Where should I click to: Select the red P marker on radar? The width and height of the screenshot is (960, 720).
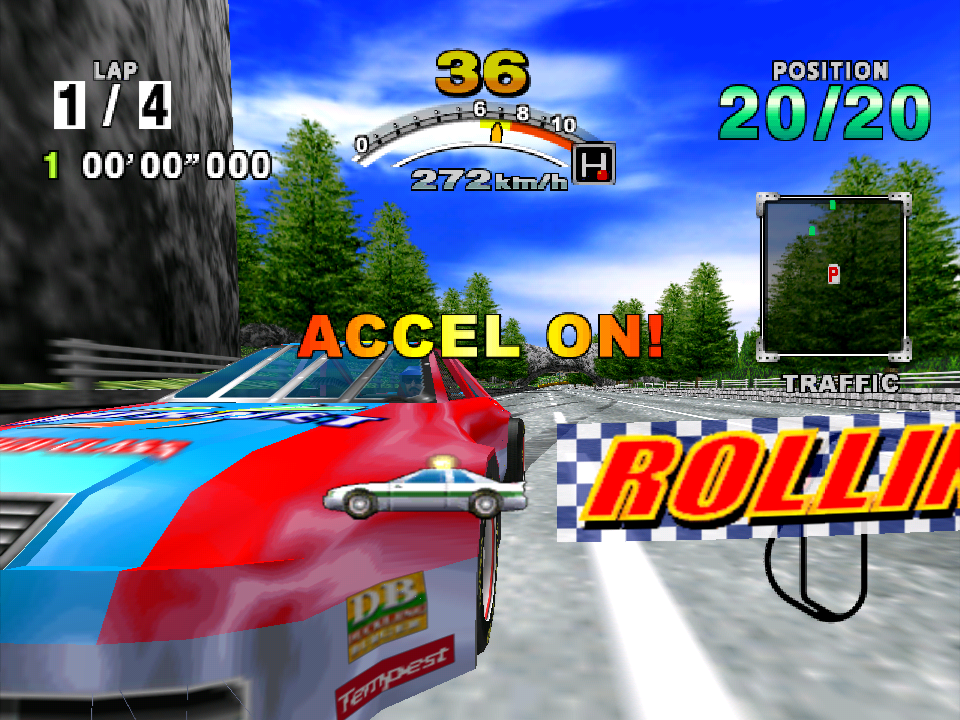pyautogui.click(x=833, y=274)
